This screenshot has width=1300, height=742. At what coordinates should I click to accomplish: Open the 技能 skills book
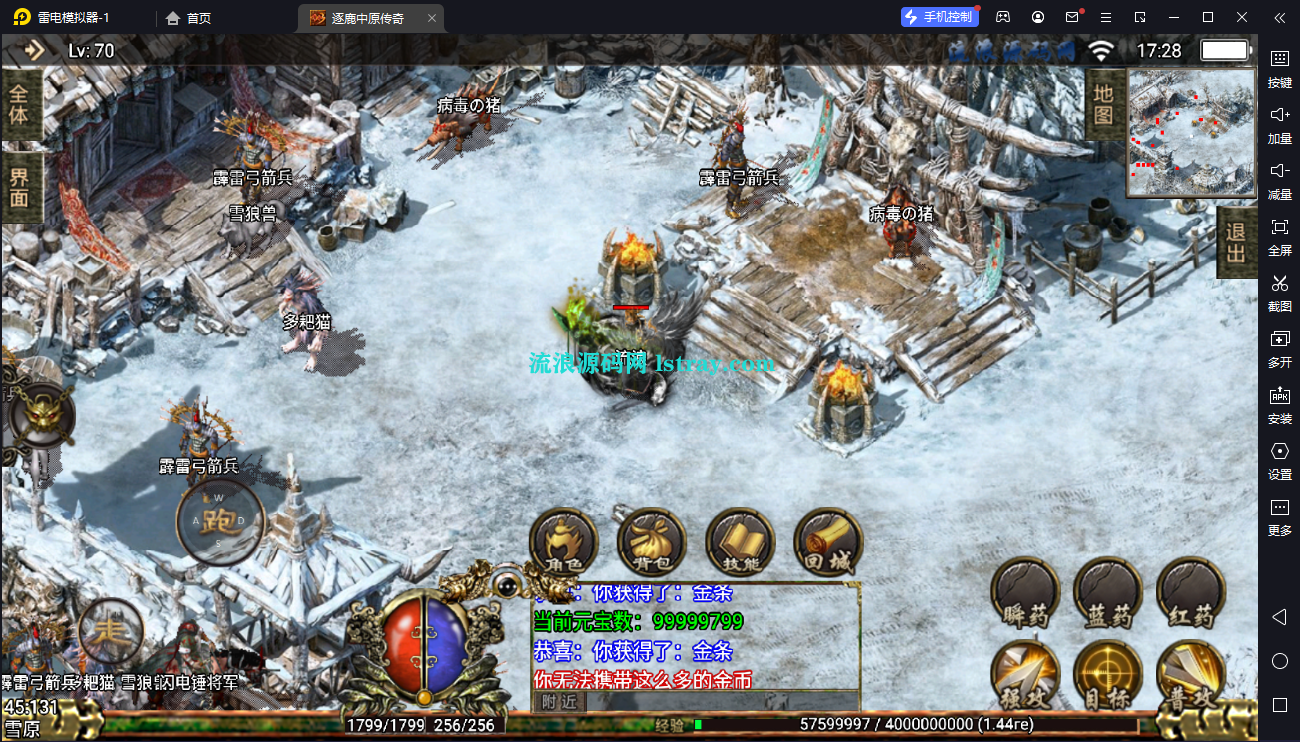[740, 544]
